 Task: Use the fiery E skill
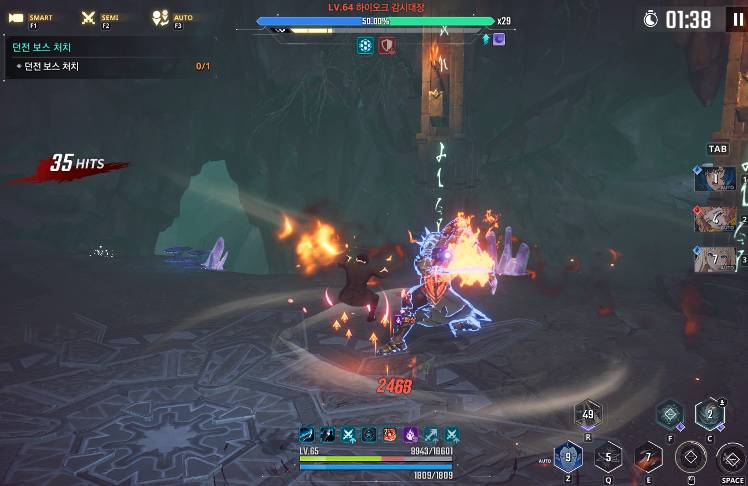(648, 458)
